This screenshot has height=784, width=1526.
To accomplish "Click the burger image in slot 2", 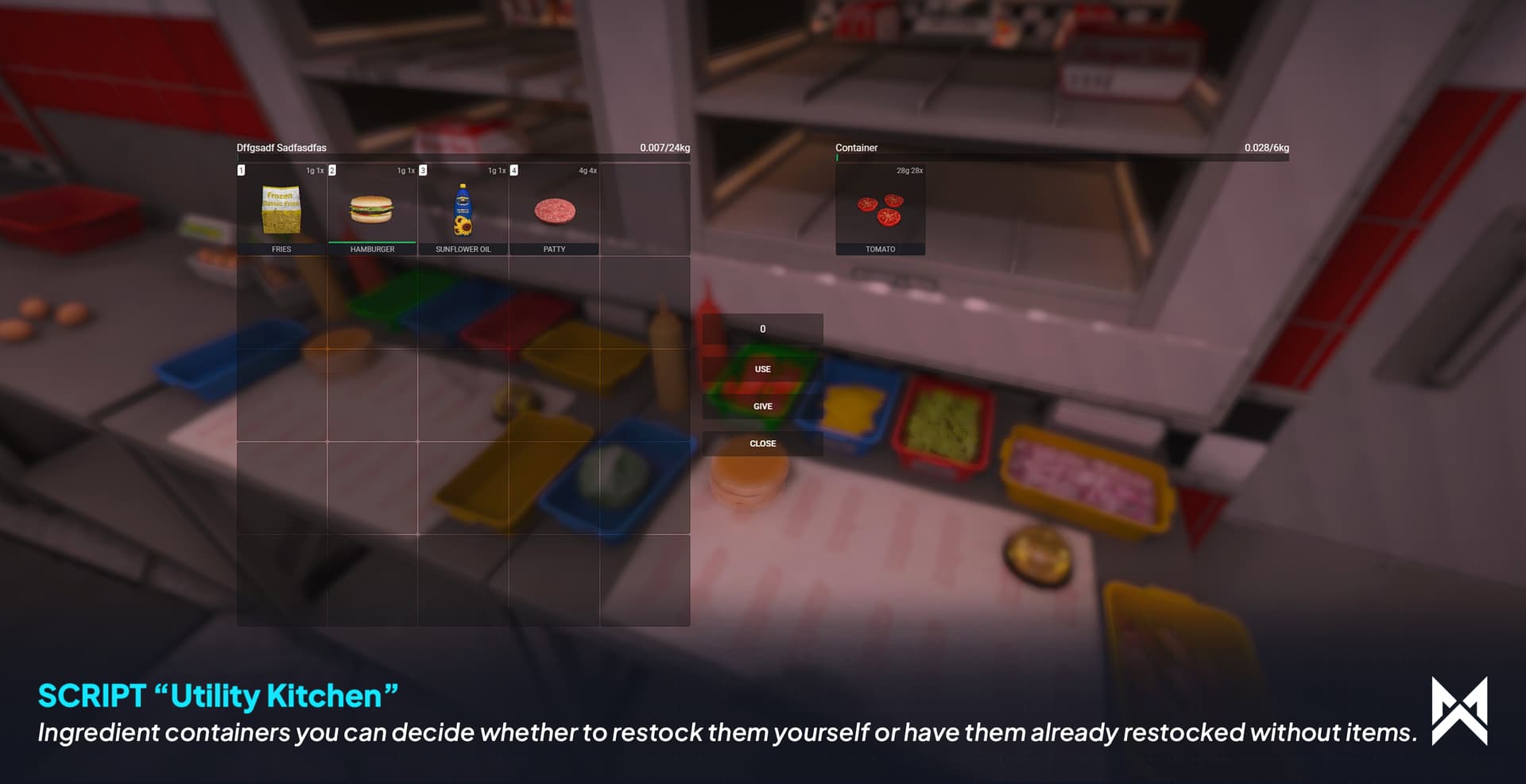I will (x=372, y=208).
